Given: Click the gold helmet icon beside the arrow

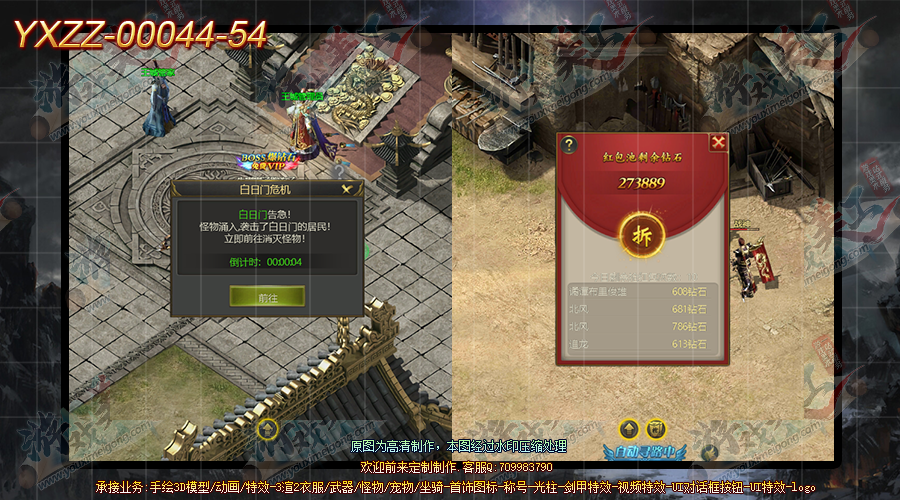Looking at the screenshot, I should pos(655,429).
